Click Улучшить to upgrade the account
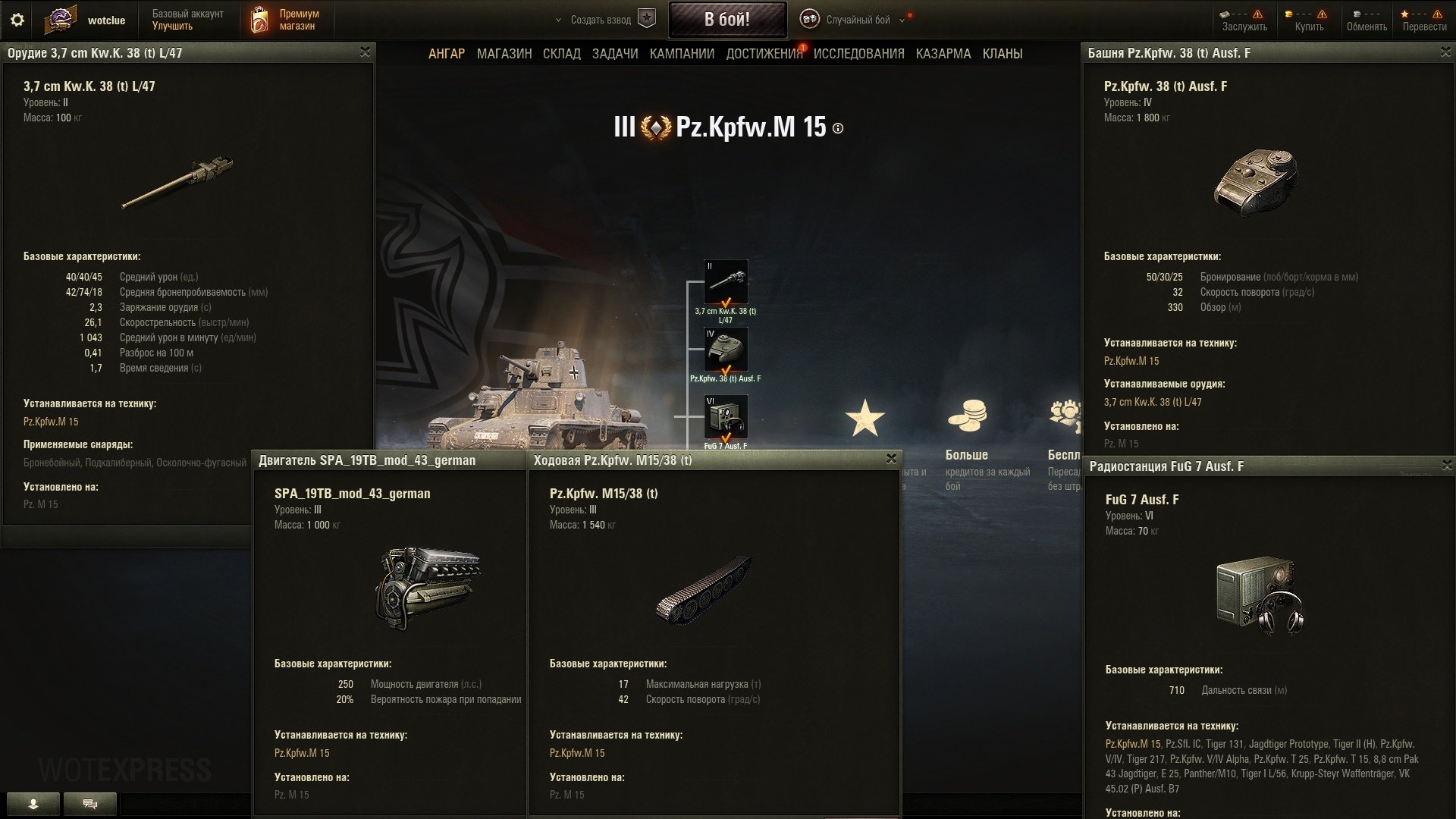The height and width of the screenshot is (819, 1456). coord(172,26)
